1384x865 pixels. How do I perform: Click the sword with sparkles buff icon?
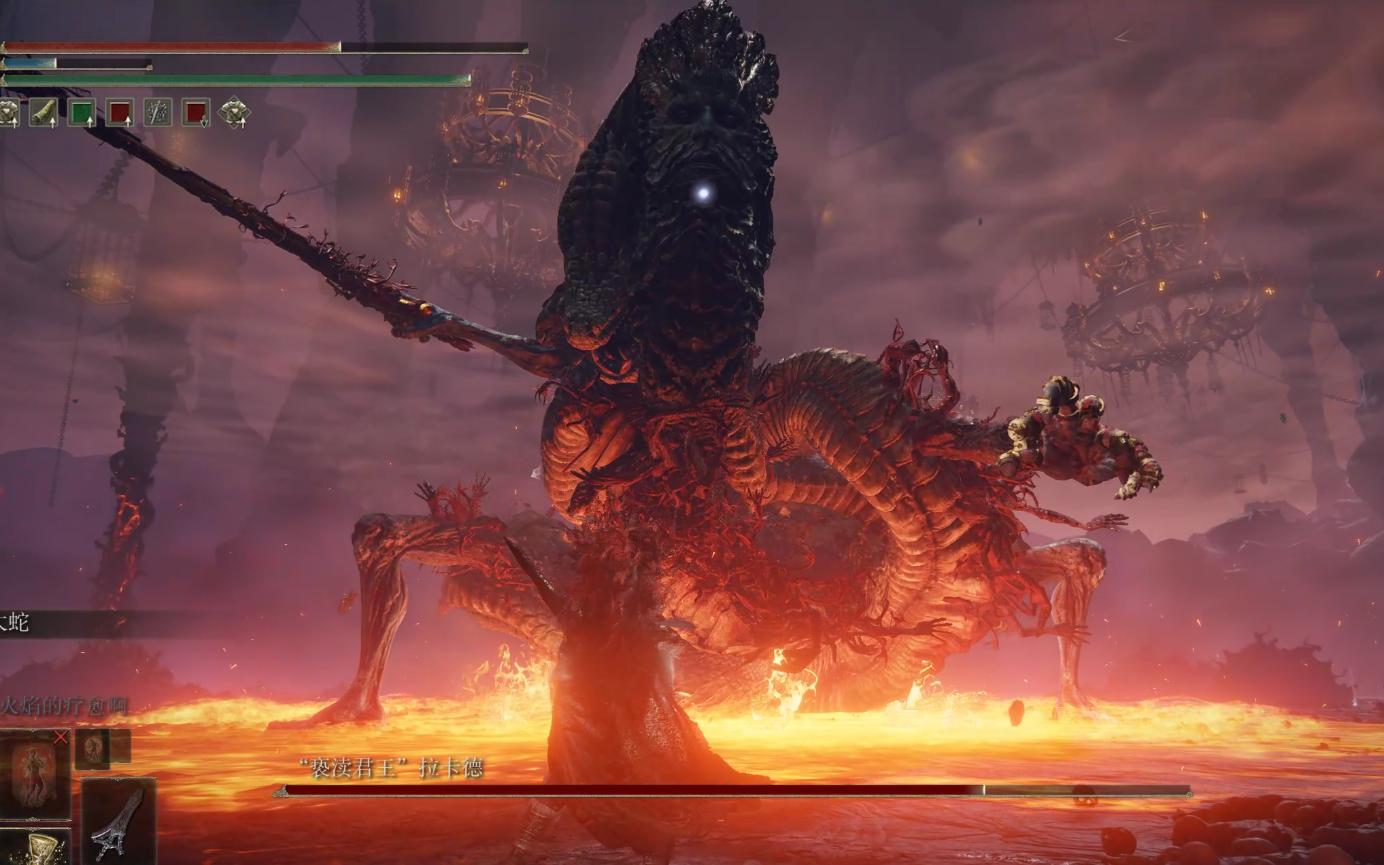tap(158, 112)
